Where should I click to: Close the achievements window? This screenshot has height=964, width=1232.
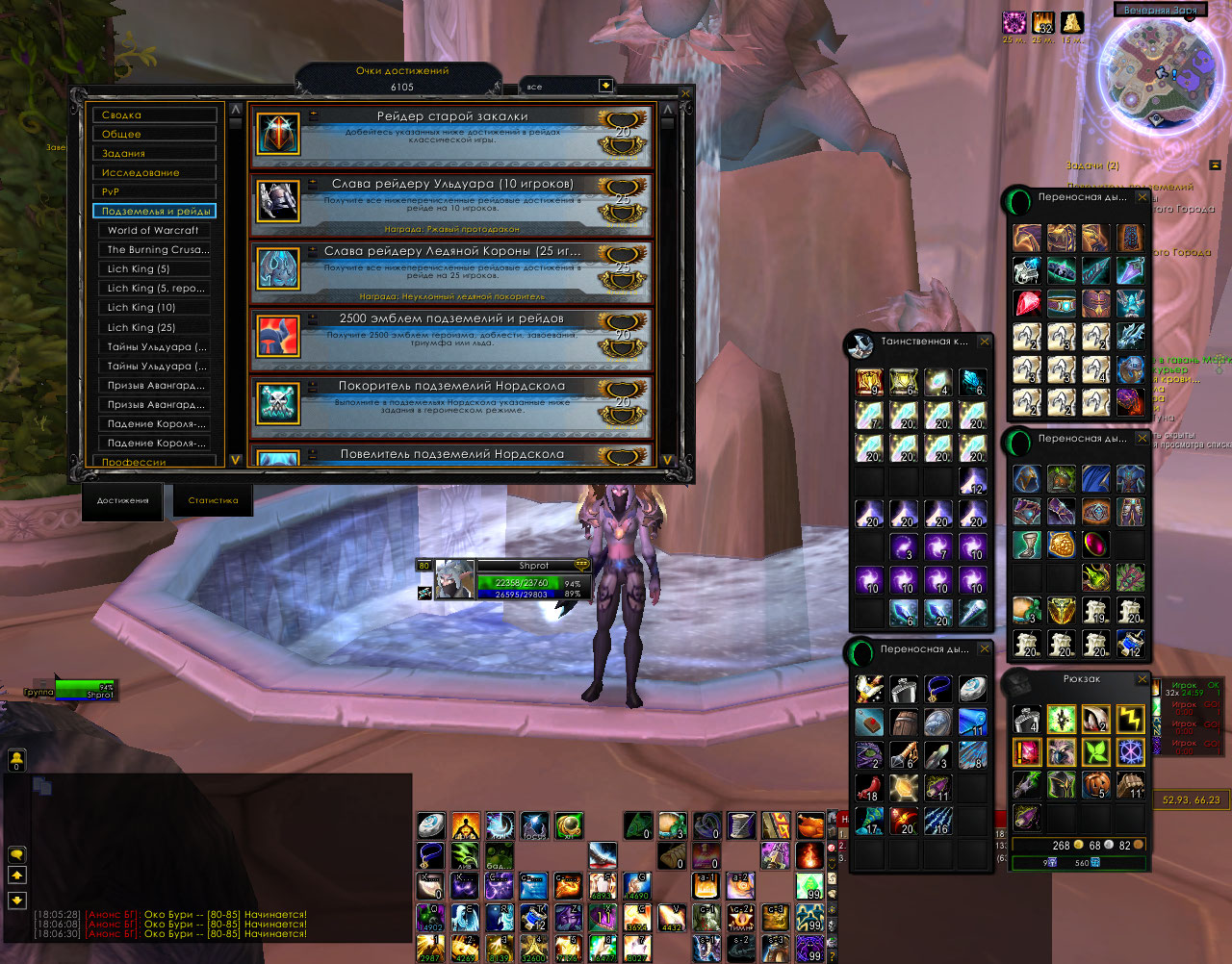tap(685, 94)
